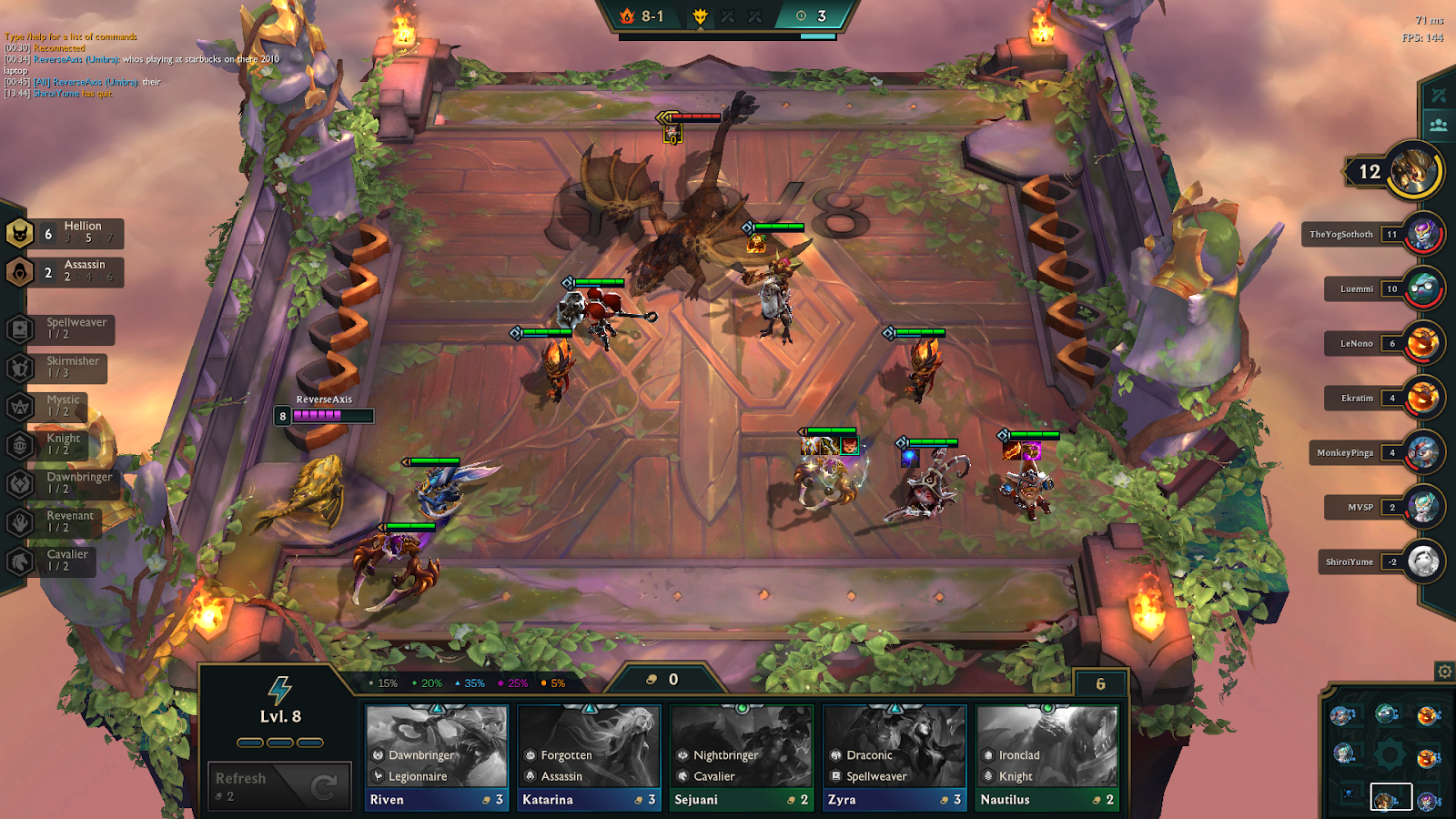The height and width of the screenshot is (819, 1456).
Task: Refresh the champion shop
Action: pyautogui.click(x=279, y=785)
